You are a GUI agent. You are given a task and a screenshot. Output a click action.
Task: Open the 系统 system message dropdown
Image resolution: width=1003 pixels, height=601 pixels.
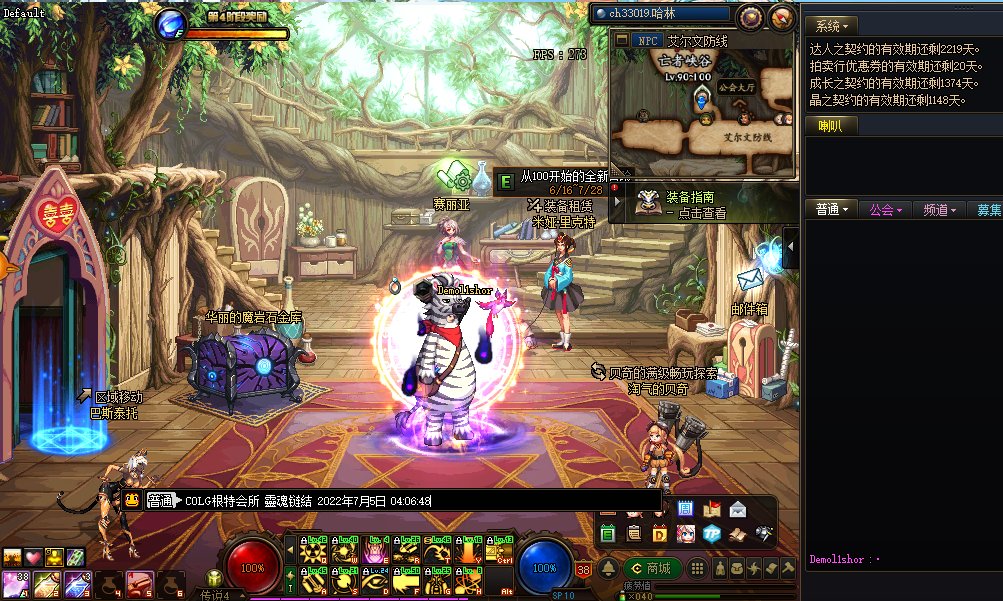[832, 25]
